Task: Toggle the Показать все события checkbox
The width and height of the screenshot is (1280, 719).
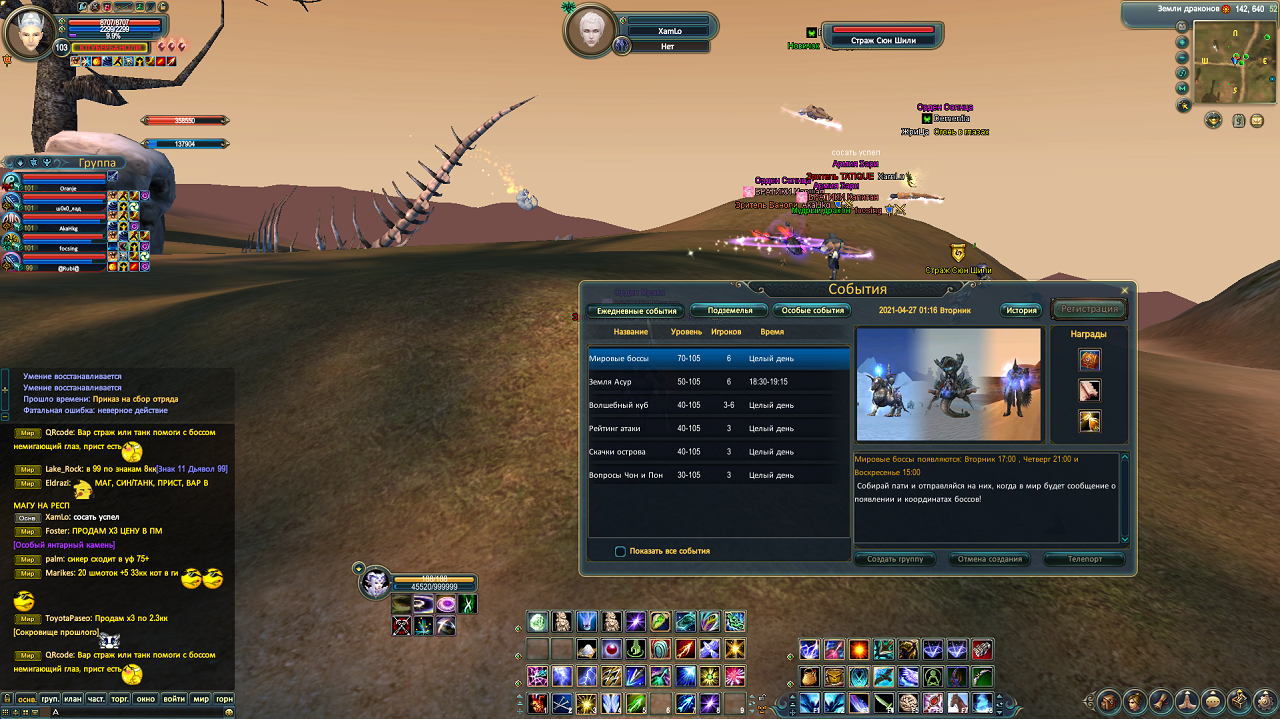Action: pos(621,551)
